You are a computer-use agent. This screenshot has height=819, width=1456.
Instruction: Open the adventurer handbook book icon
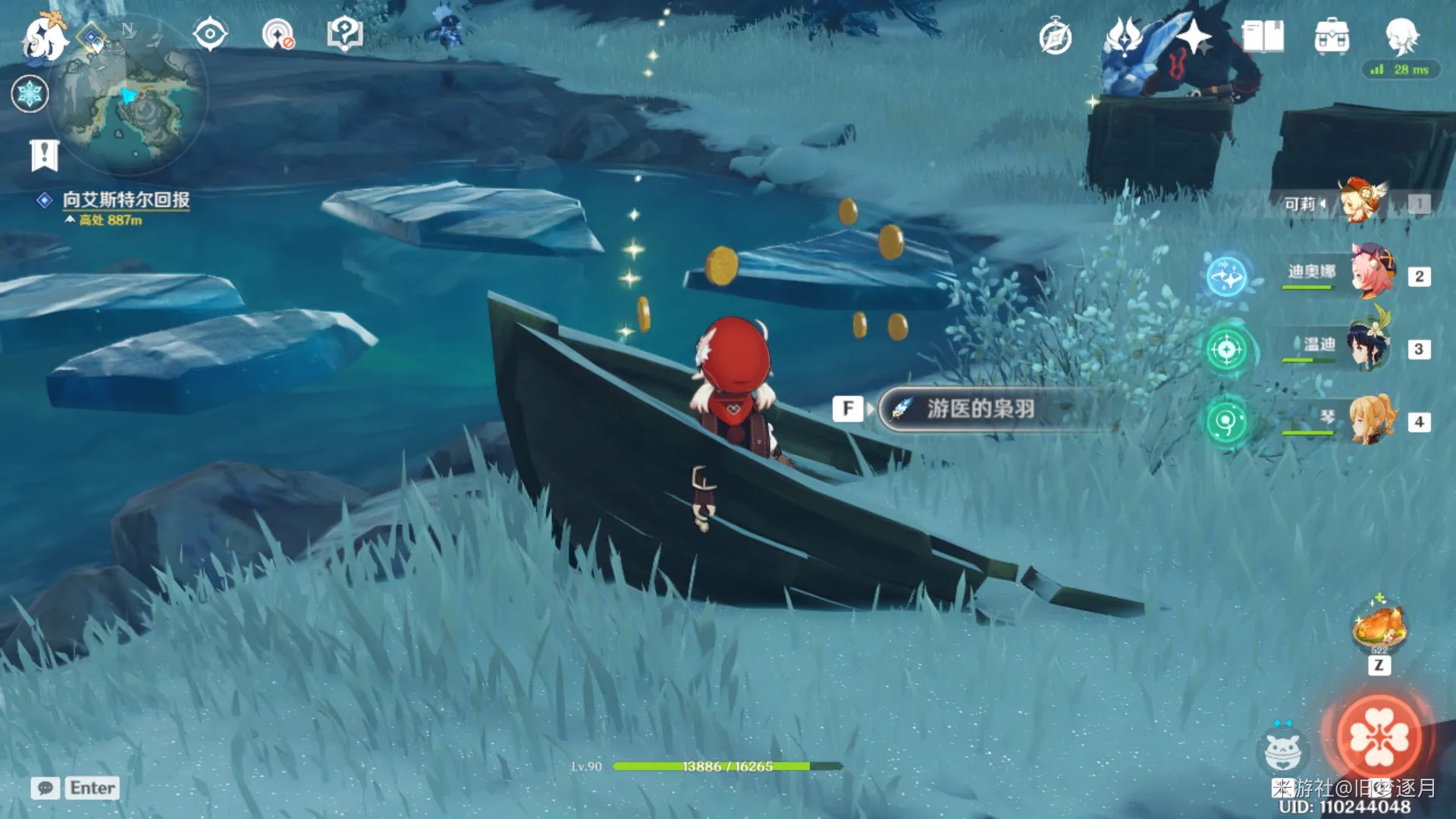1263,36
